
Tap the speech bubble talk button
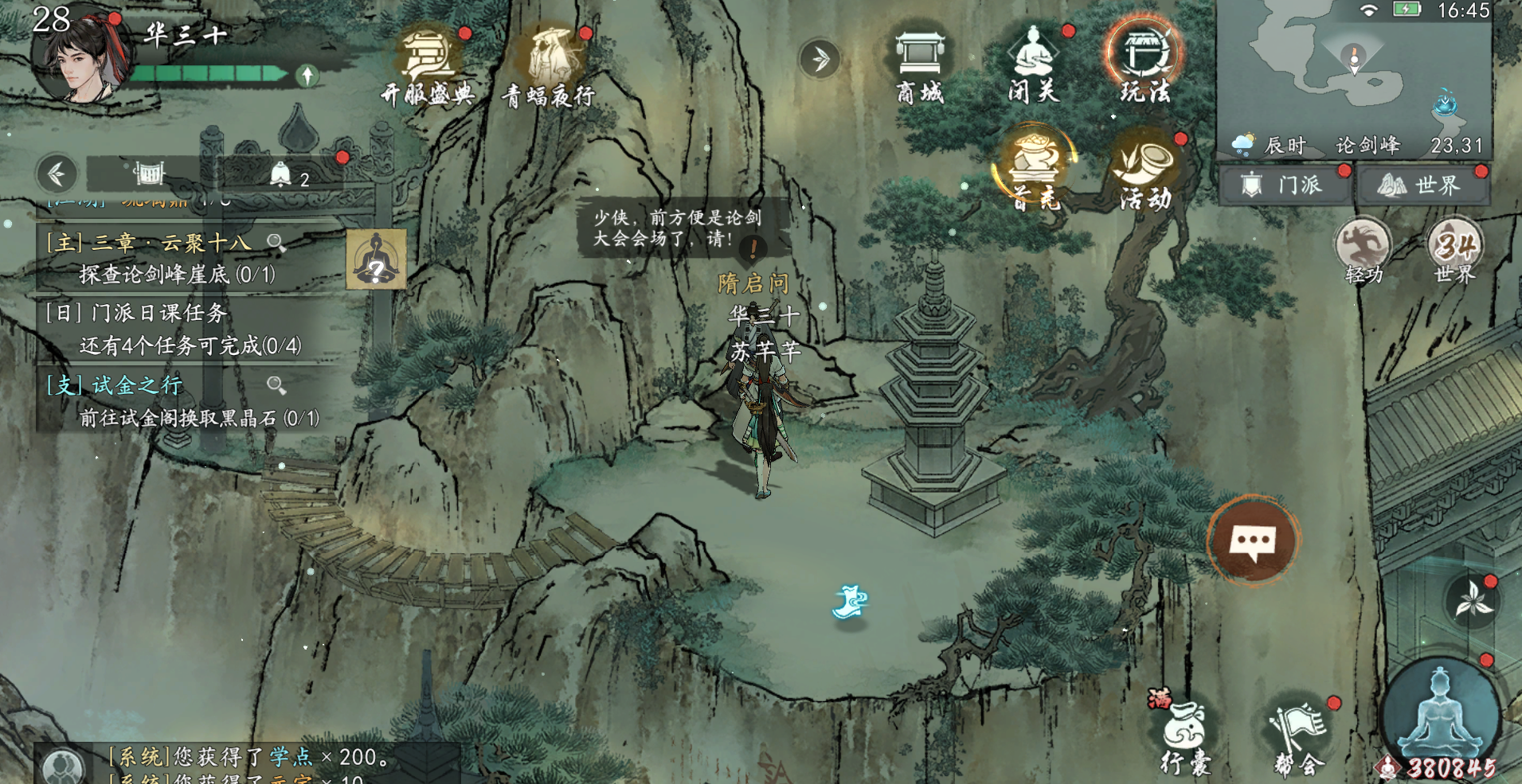pos(1253,542)
